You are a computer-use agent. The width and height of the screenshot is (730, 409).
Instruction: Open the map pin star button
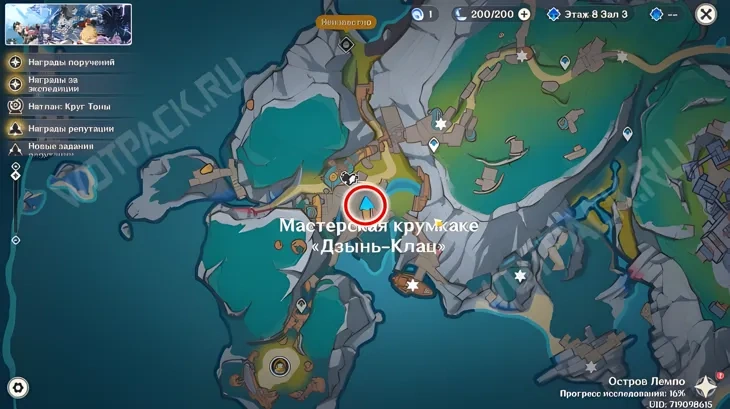pyautogui.click(x=707, y=387)
